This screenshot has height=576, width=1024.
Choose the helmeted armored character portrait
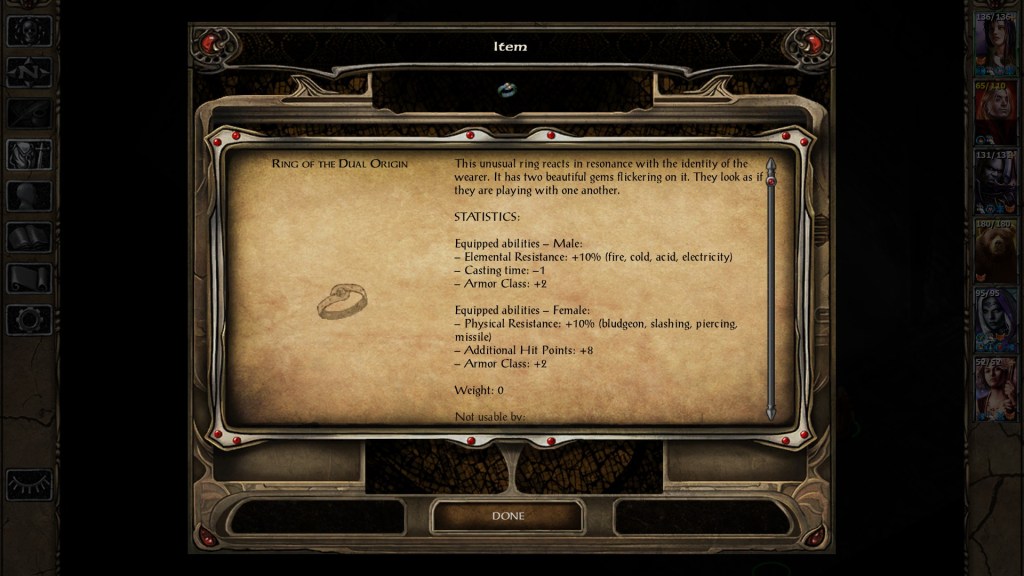(x=995, y=181)
